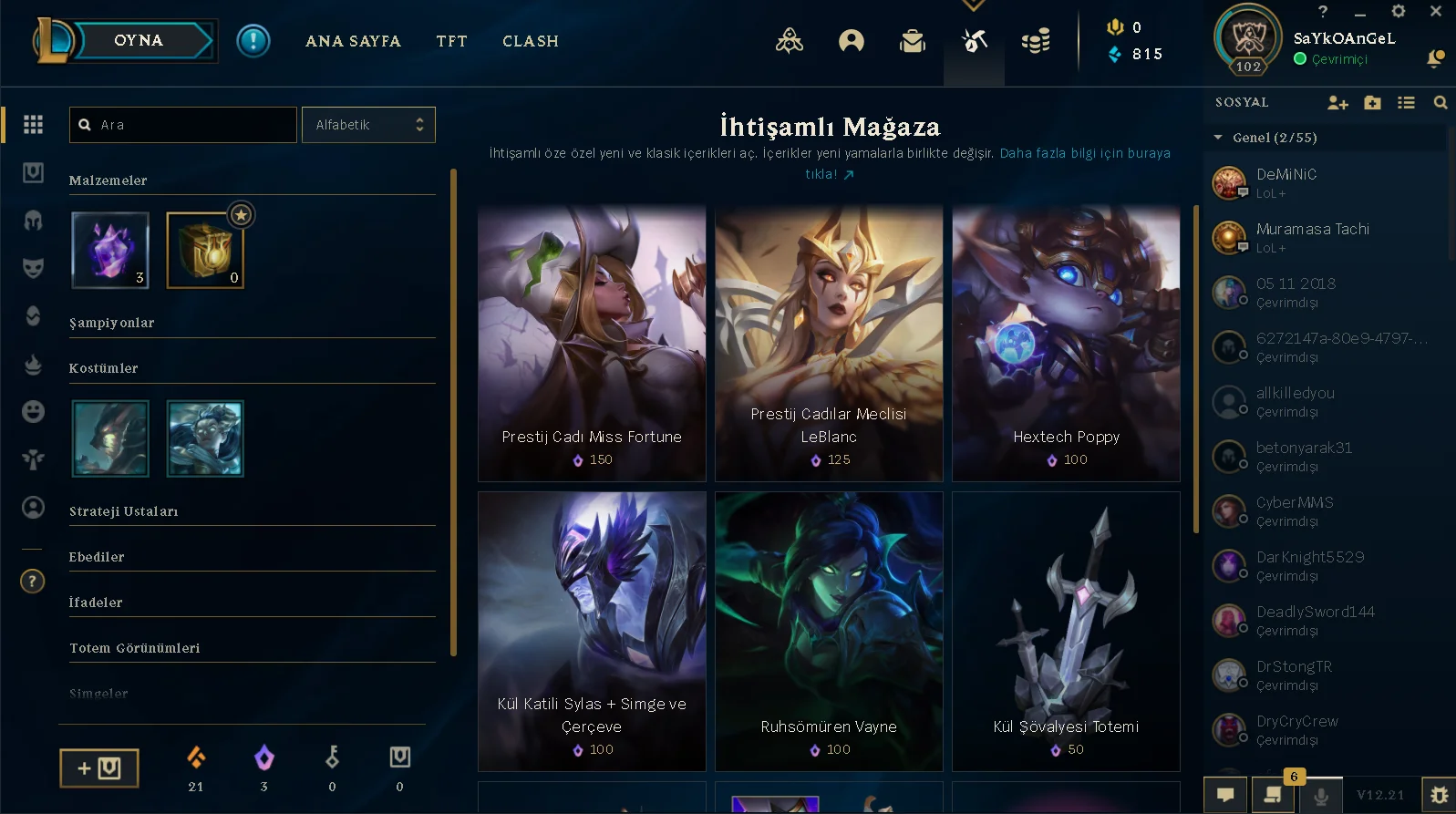Click the OYNA play button
Screen dimensions: 1456x814
[x=139, y=40]
